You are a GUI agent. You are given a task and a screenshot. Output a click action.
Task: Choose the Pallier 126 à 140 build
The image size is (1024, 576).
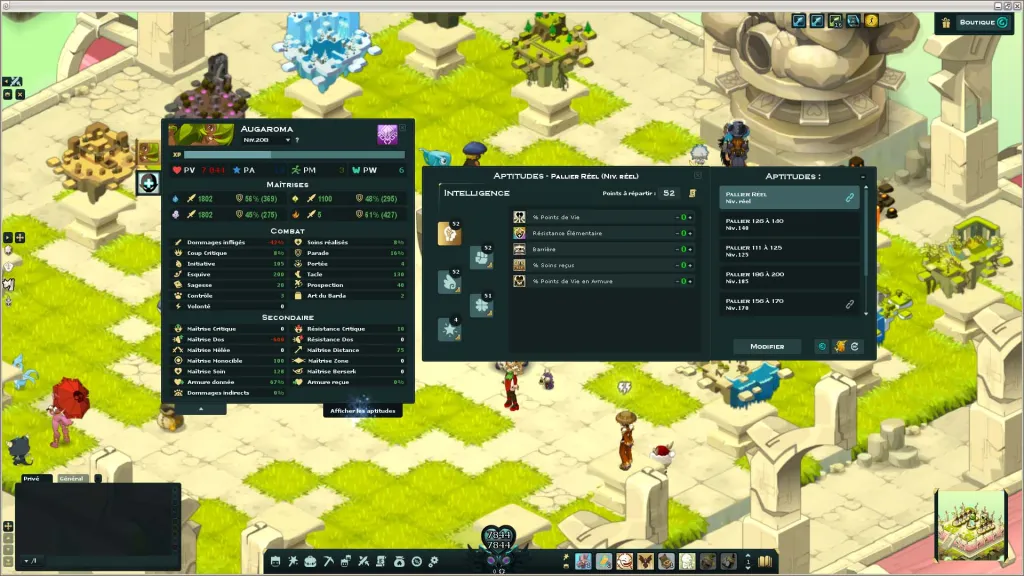(790, 224)
